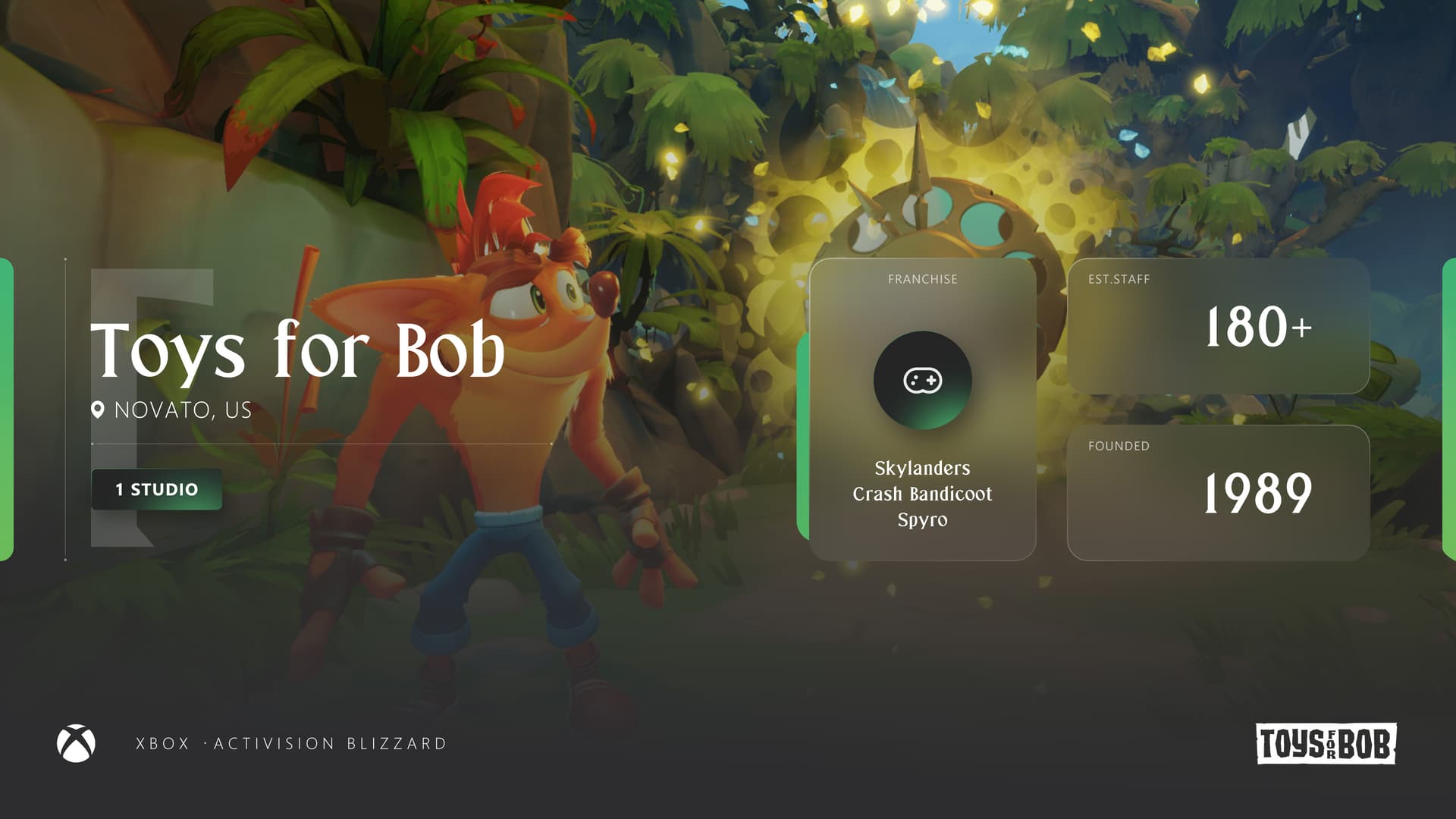The width and height of the screenshot is (1456, 819).
Task: Select the gamepad icon in the Franchise card
Action: click(922, 380)
